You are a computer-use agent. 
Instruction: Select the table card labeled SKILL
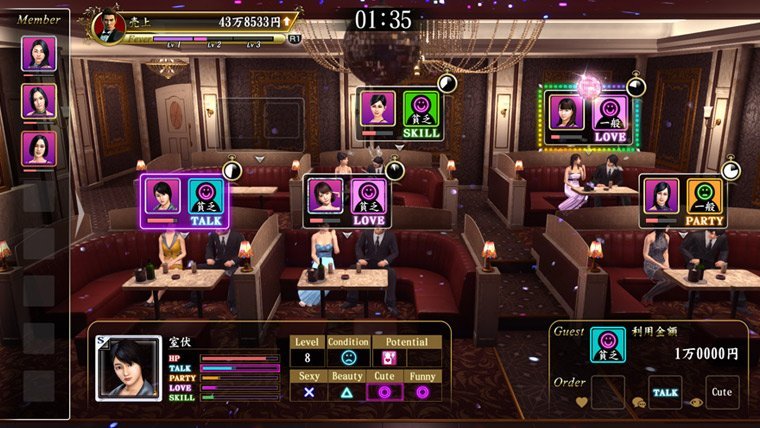click(x=400, y=116)
